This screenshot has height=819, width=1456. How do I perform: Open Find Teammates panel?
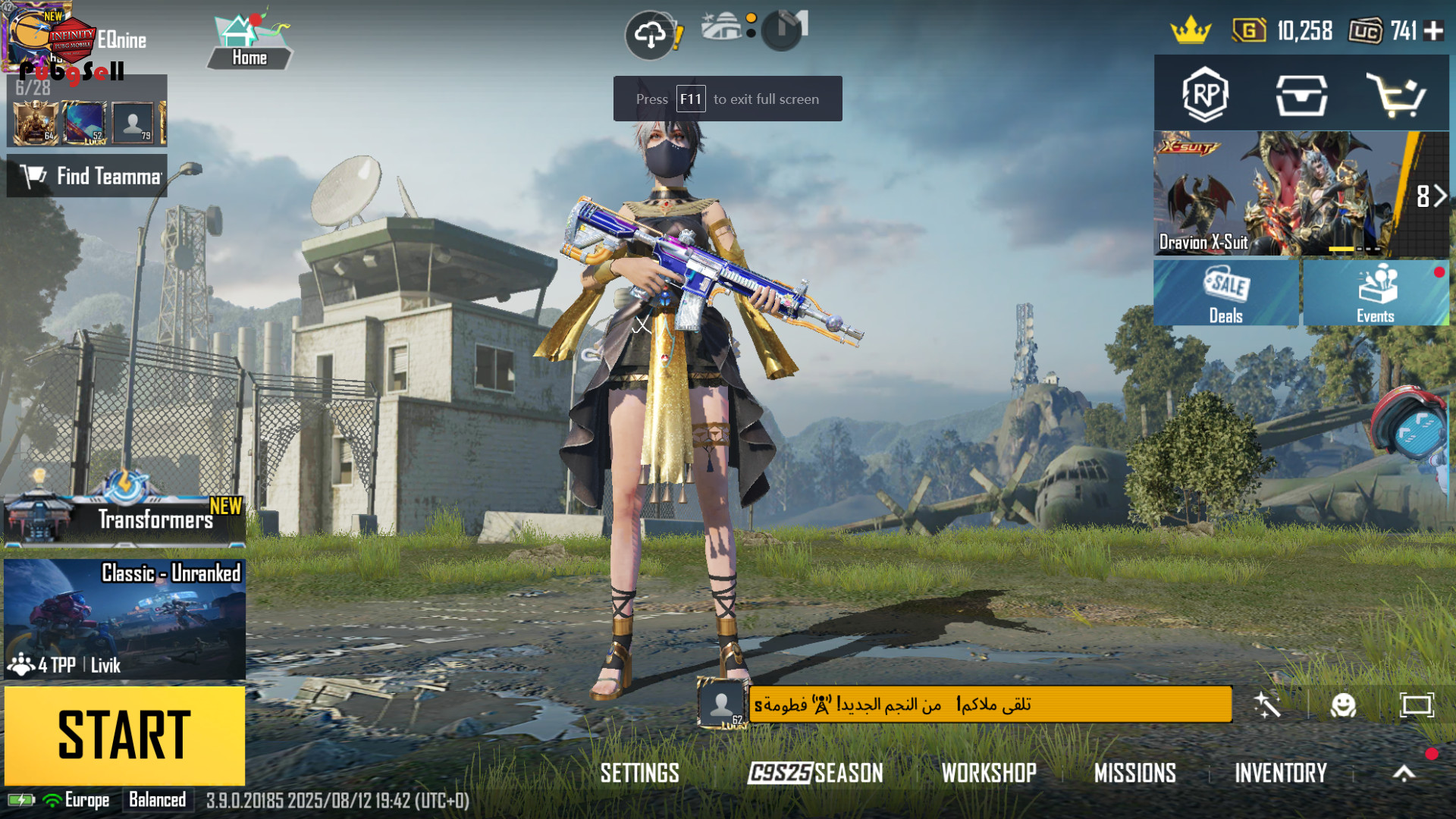(x=87, y=176)
